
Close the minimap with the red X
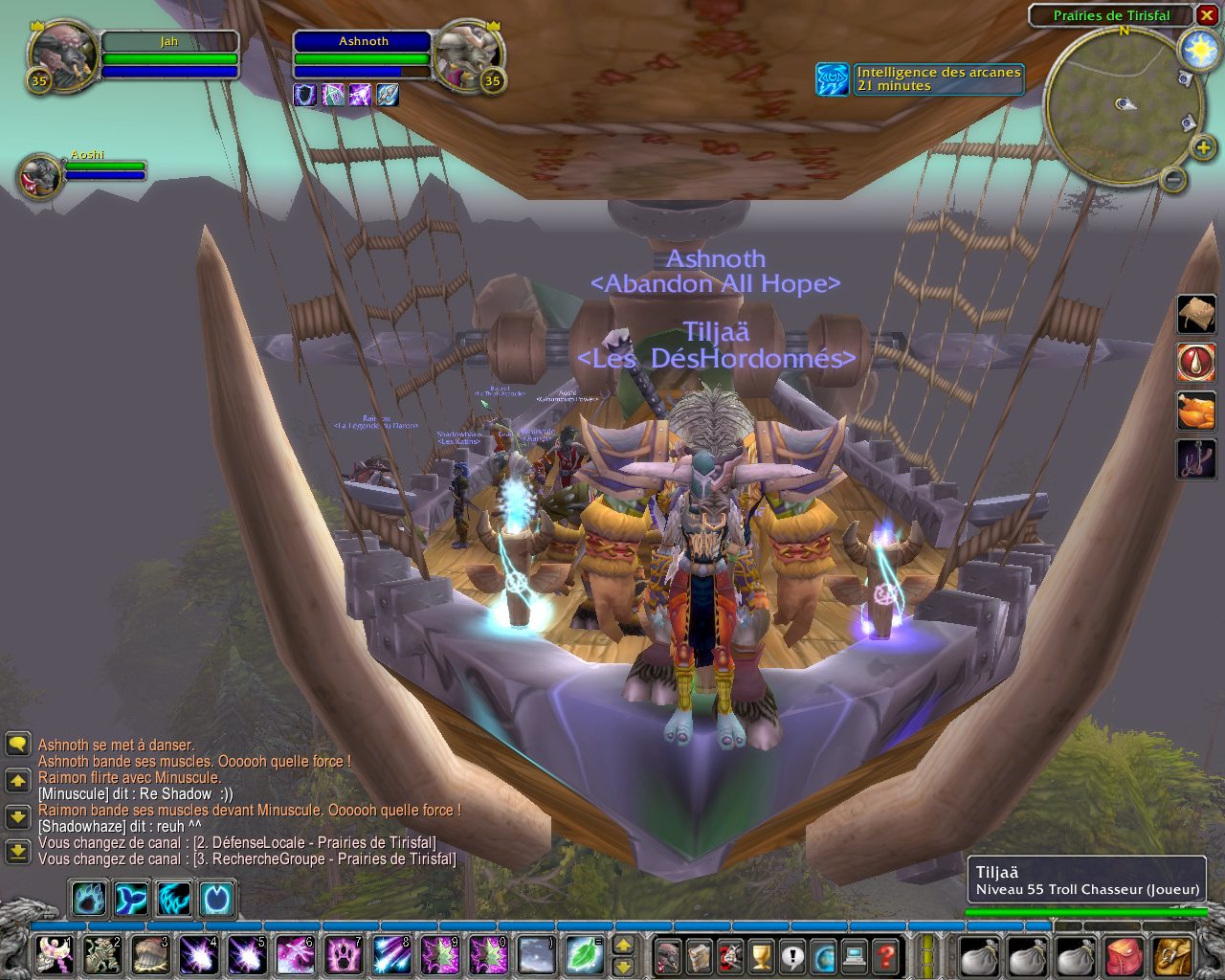pyautogui.click(x=1206, y=15)
